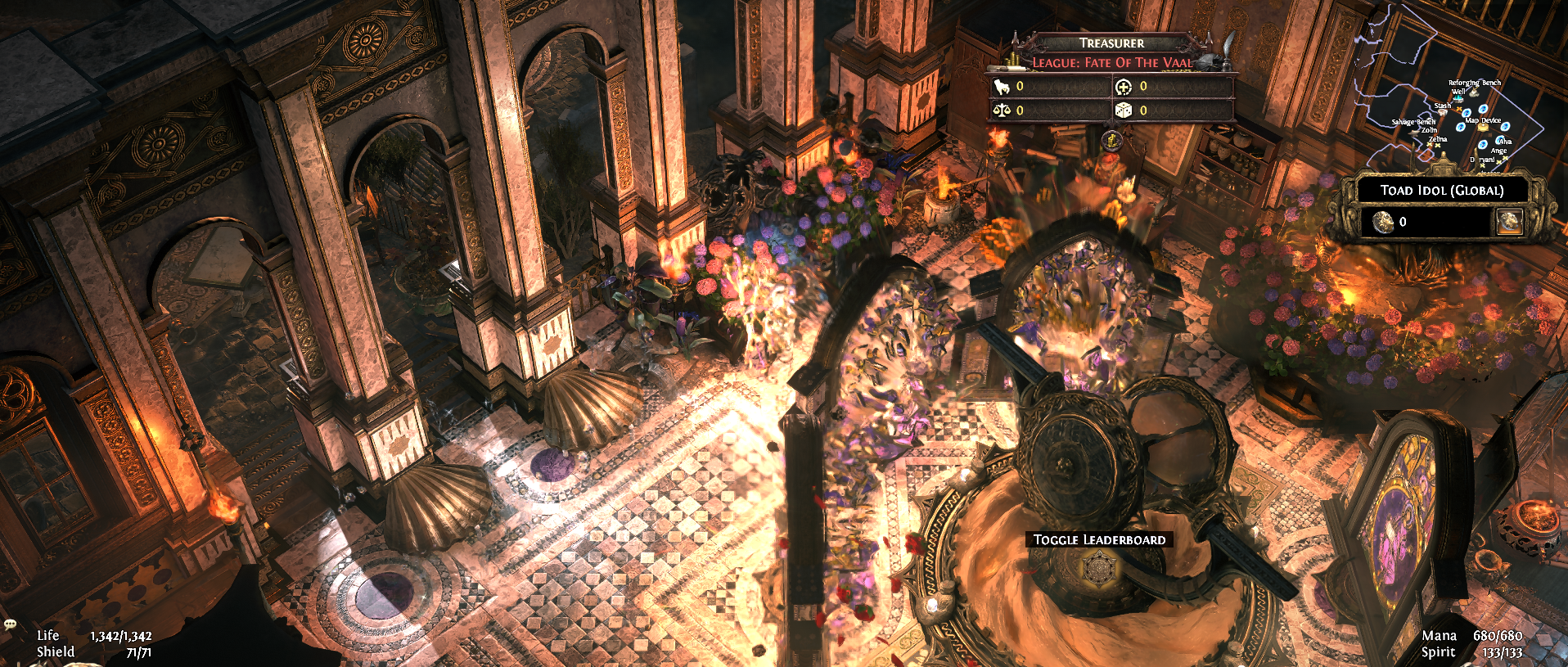Viewport: 1568px width, 667px height.
Task: Click the Treasurer panel title header
Action: tap(1111, 43)
